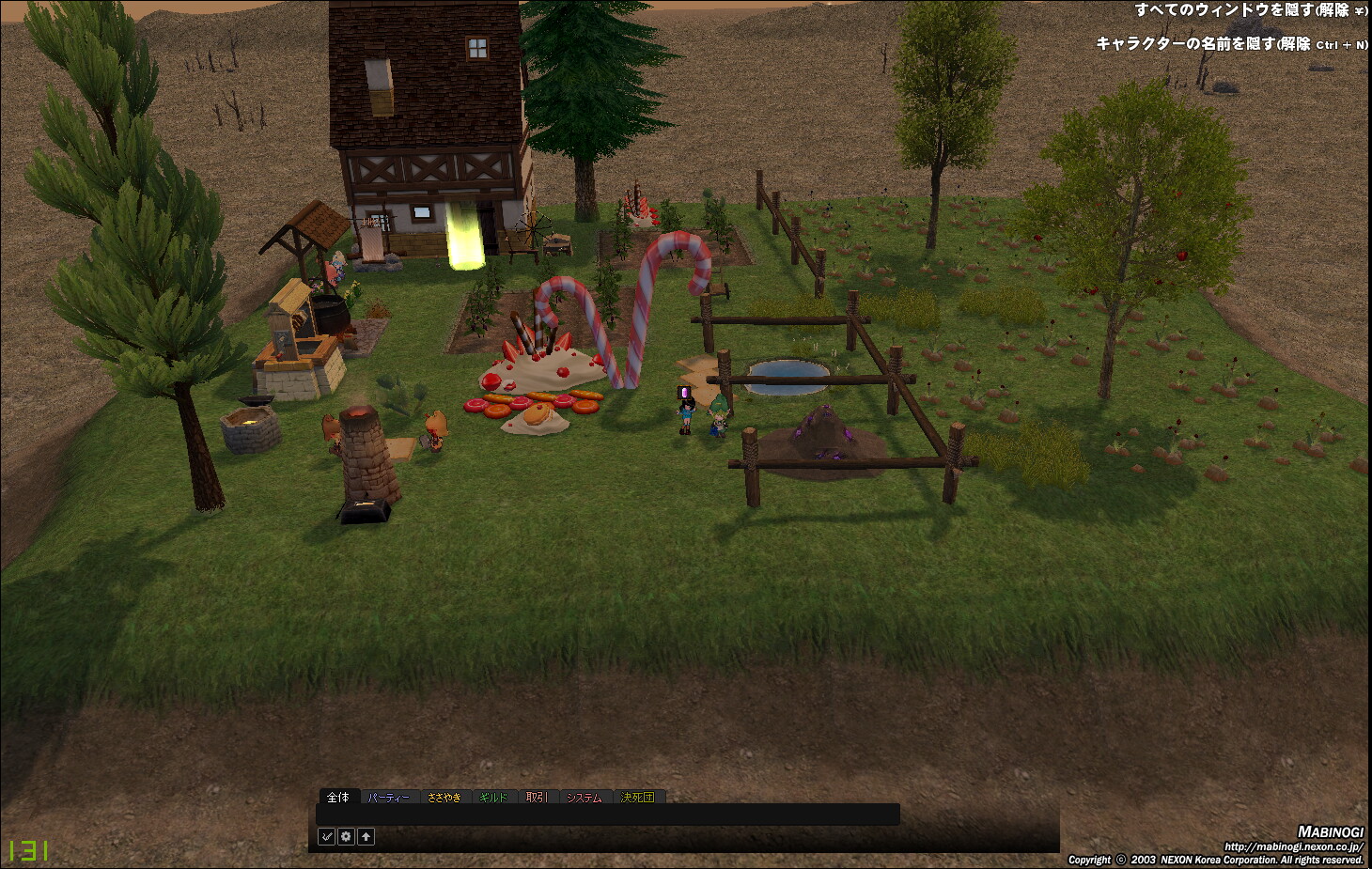Image resolution: width=1372 pixels, height=869 pixels.
Task: Switch to the 全体 chat tab
Action: point(338,797)
